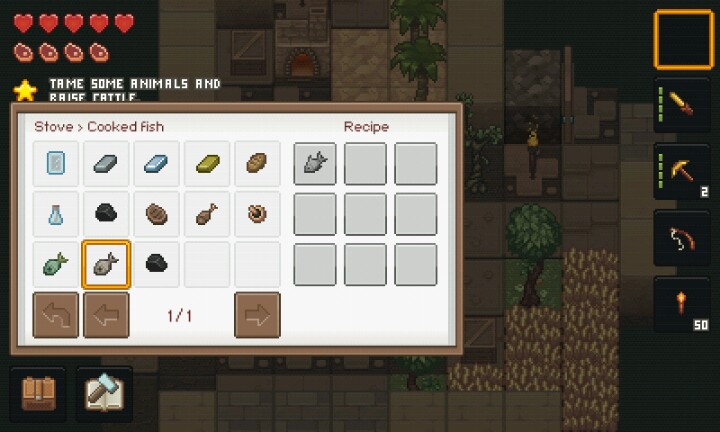
Task: Select the green raw fish recipe
Action: point(56,264)
